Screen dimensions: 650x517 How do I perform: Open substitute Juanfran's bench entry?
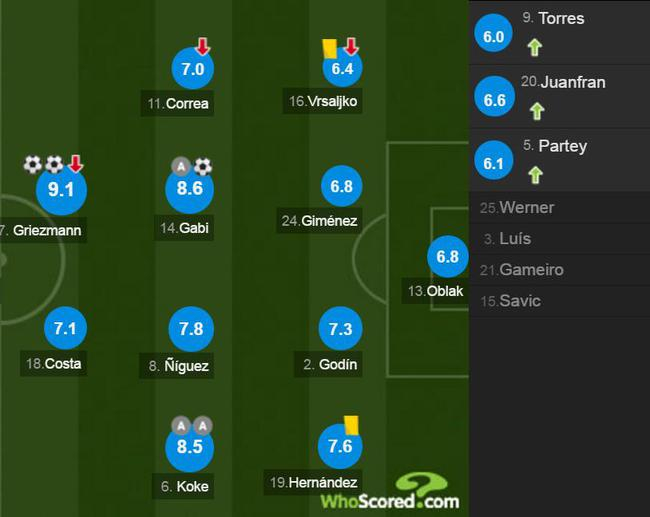point(559,96)
